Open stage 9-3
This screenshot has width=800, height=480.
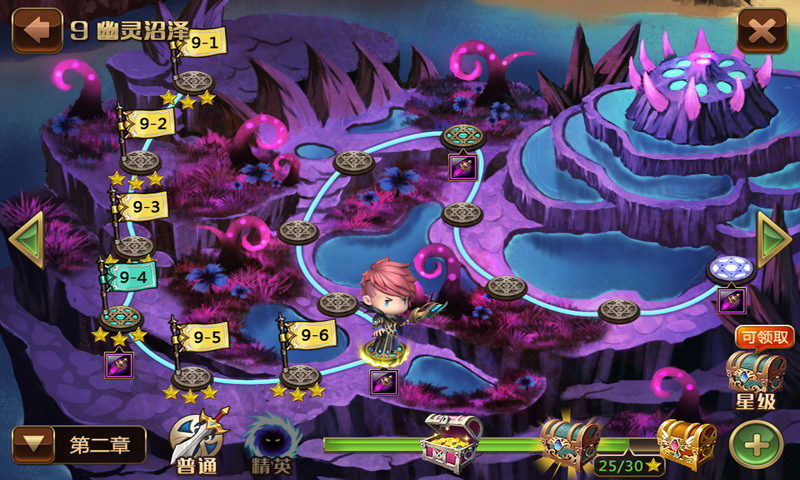click(145, 207)
